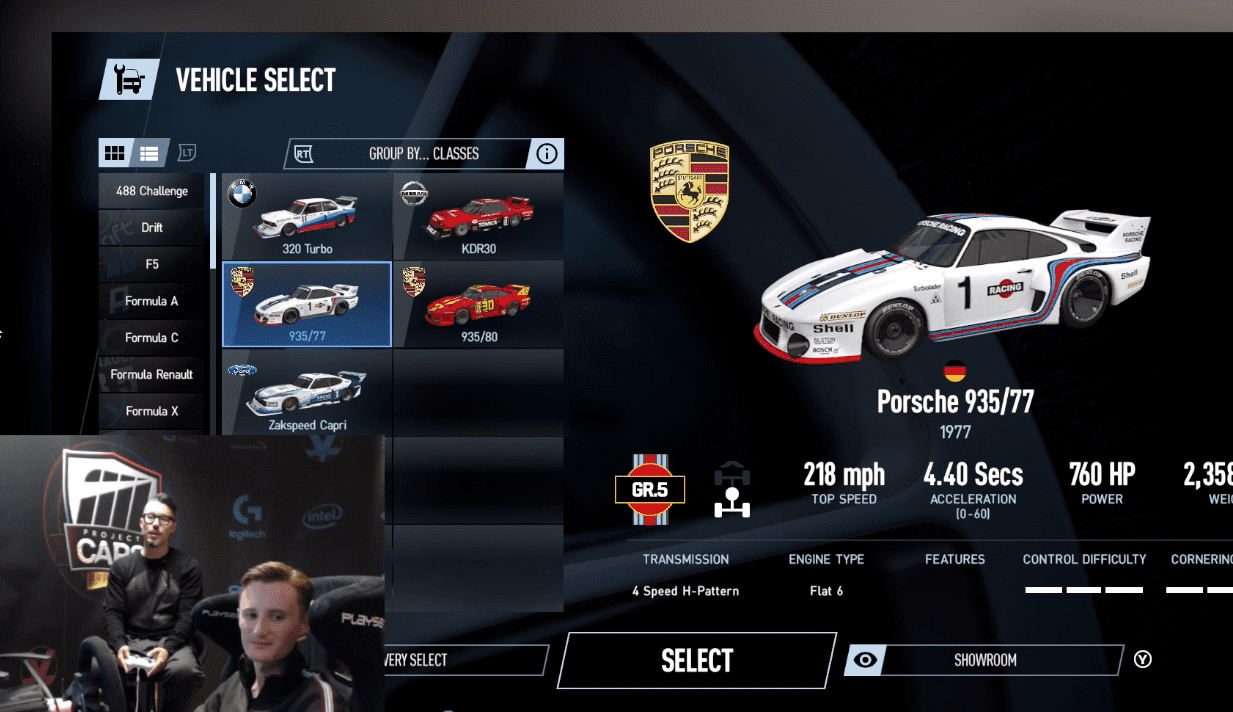Select the 320 Turbo car tile
Viewport: 1233px width, 712px height.
coord(306,217)
